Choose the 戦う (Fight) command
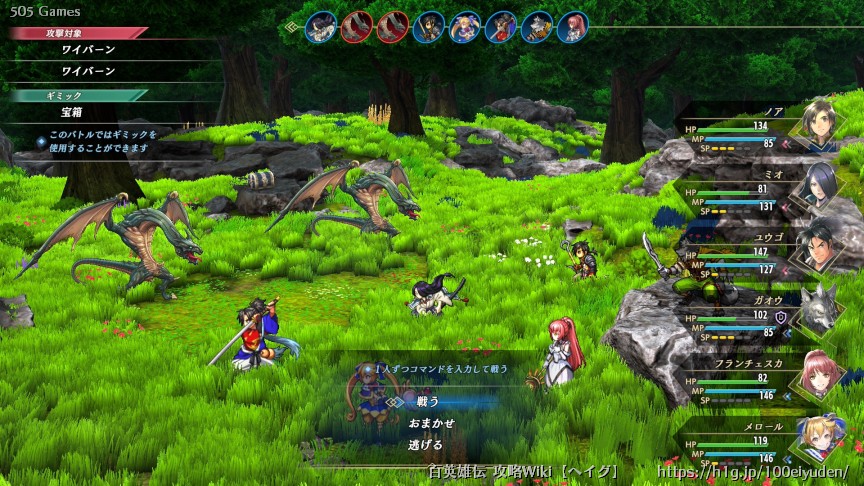The height and width of the screenshot is (486, 864). (x=428, y=402)
